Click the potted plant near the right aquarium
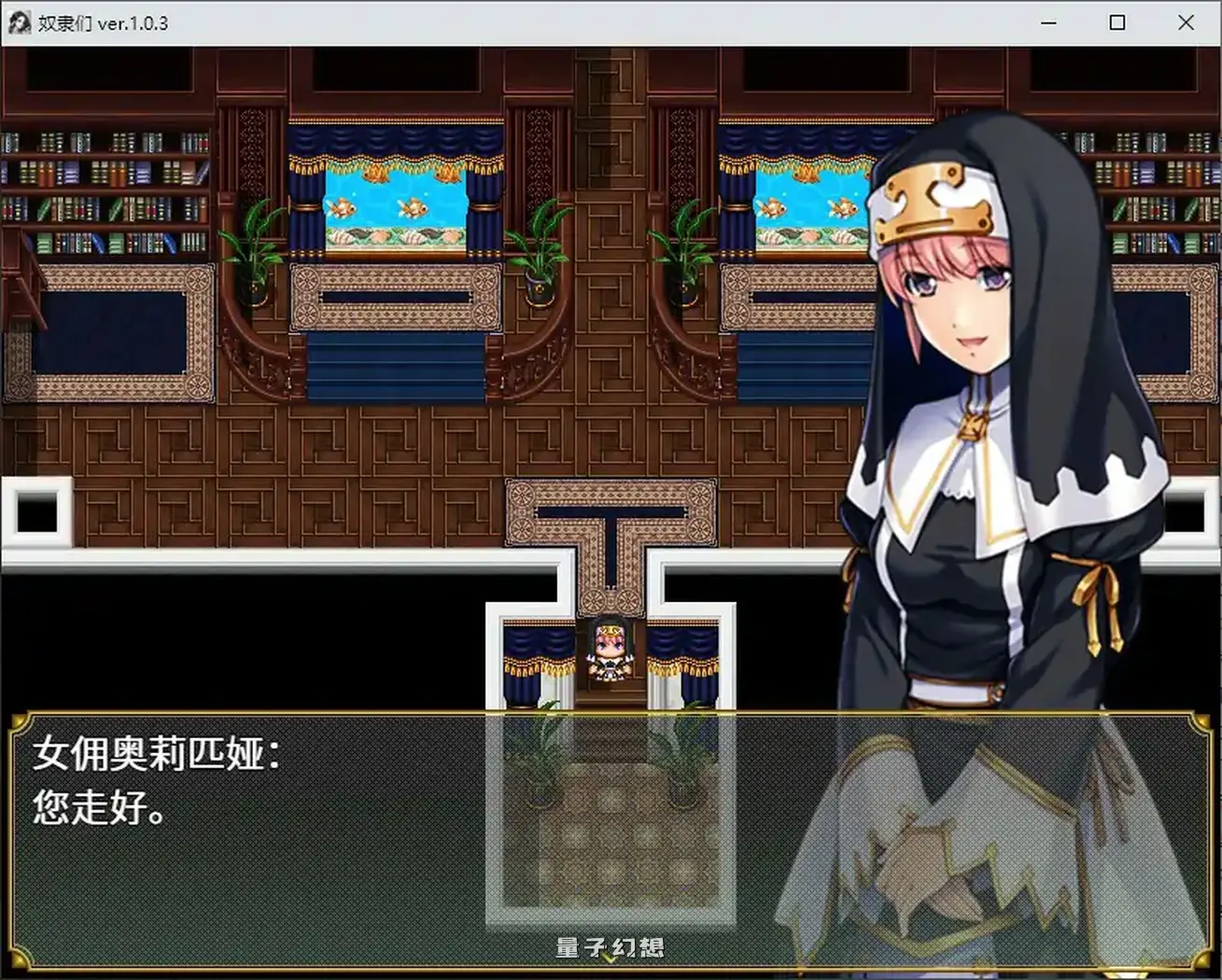The width and height of the screenshot is (1222, 980). point(684,252)
